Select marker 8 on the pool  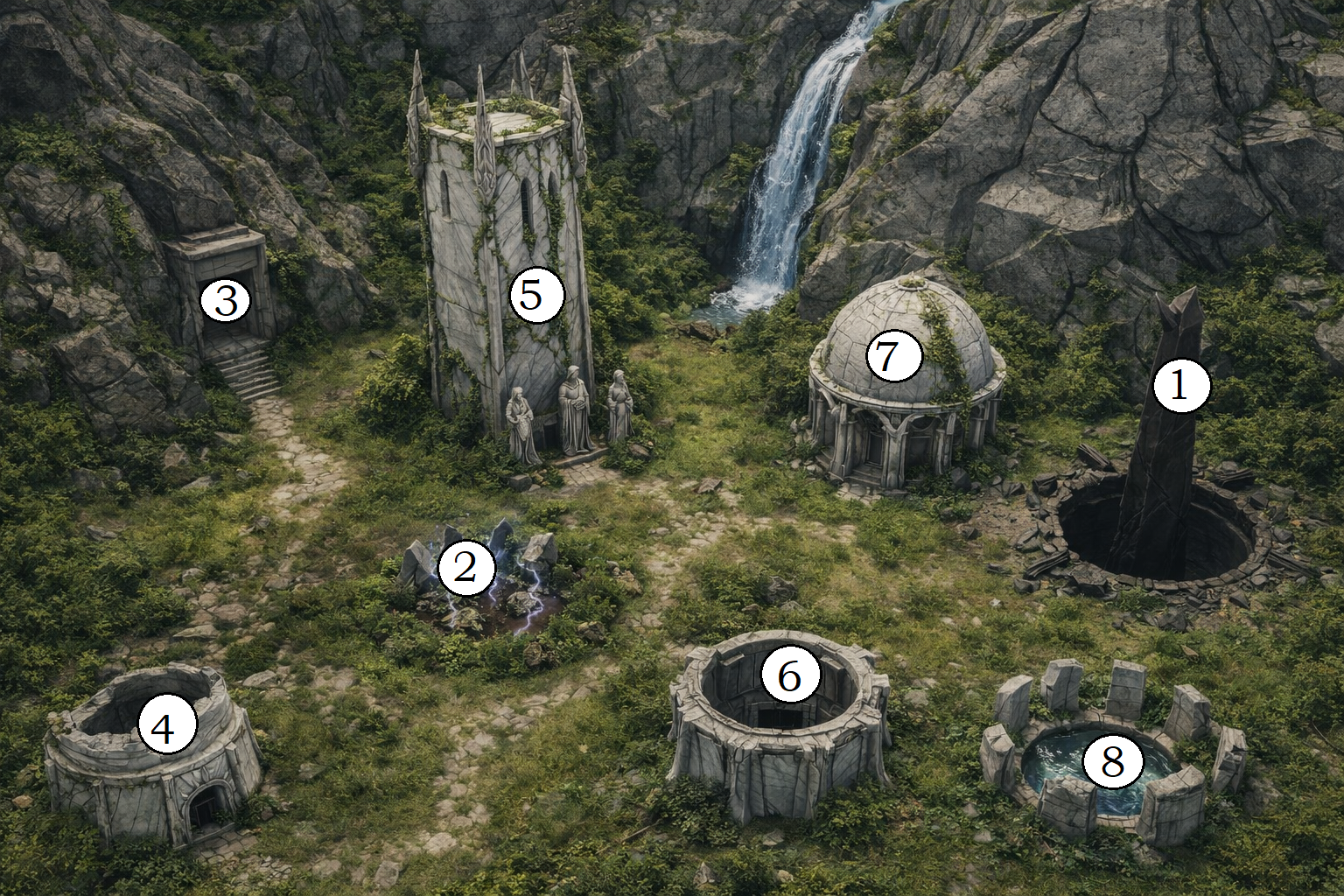coord(1112,761)
